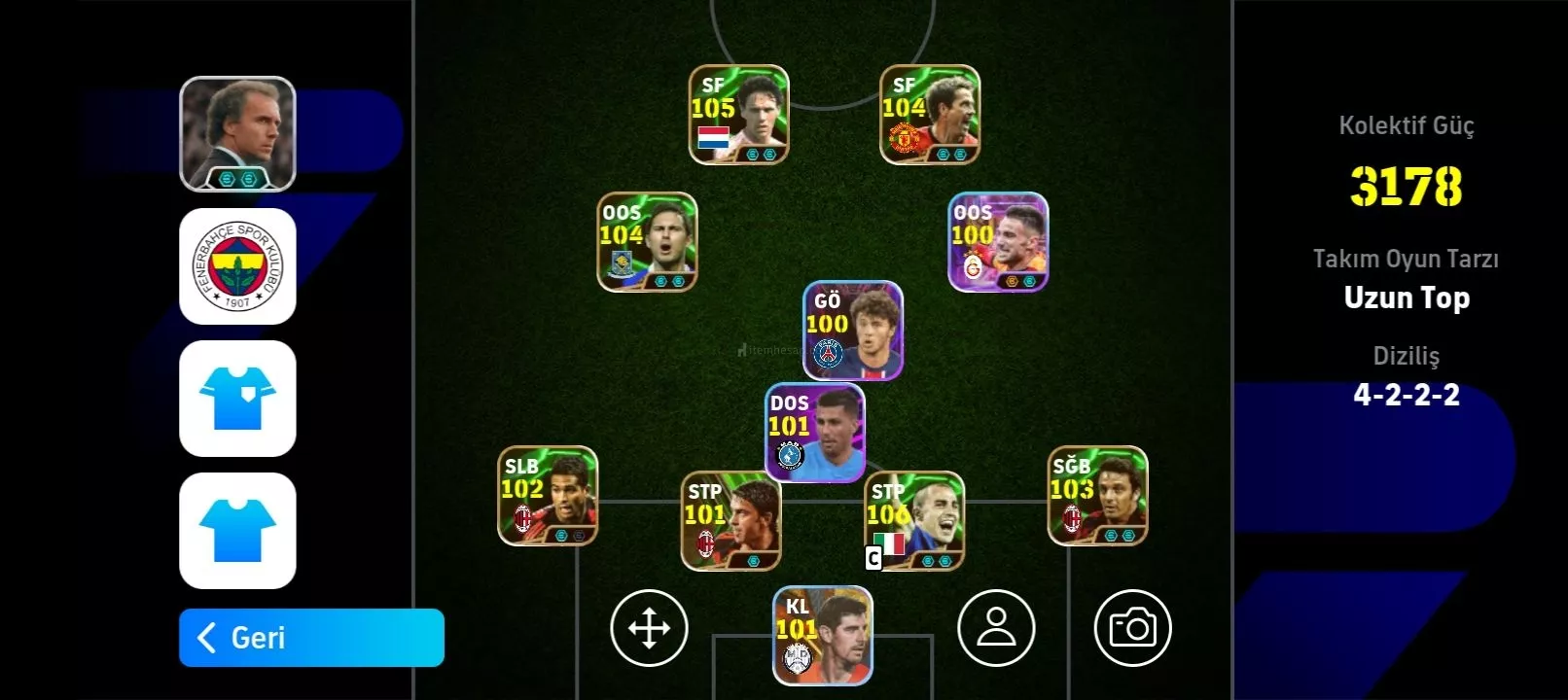Open the blue collared home kit tile
The width and height of the screenshot is (1568, 700).
click(x=237, y=399)
